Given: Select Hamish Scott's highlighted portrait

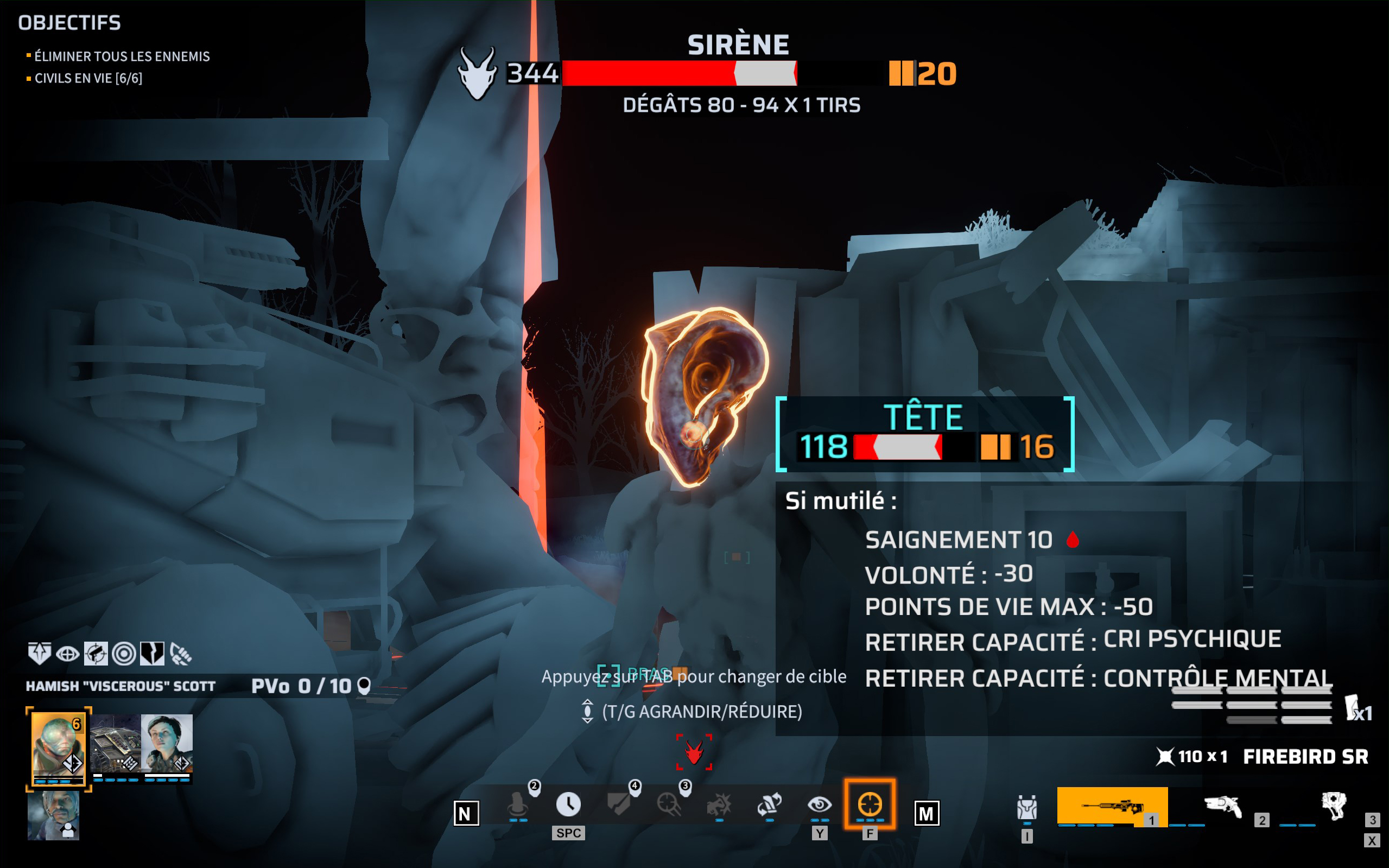Looking at the screenshot, I should coord(58,747).
